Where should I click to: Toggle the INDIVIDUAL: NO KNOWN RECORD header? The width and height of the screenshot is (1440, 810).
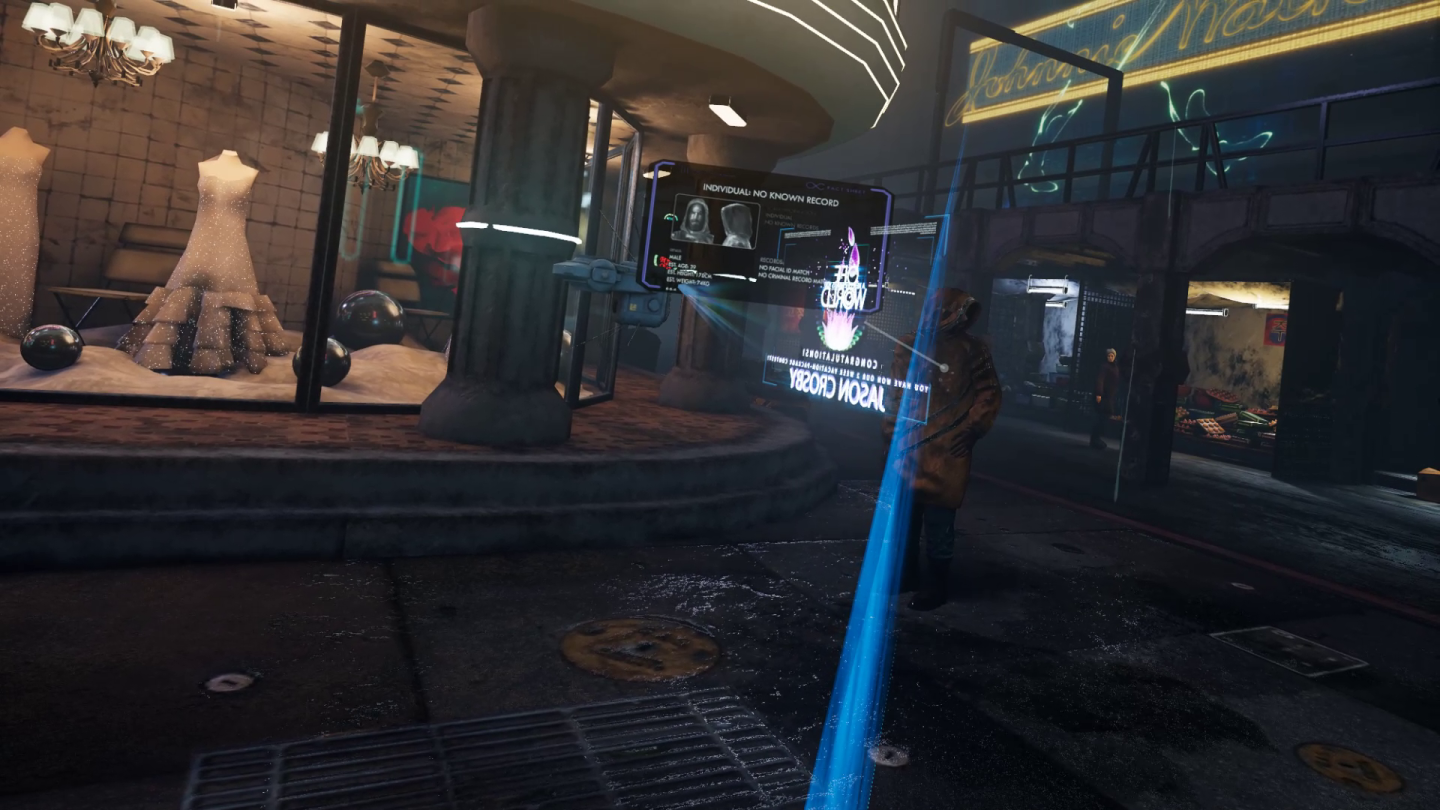pyautogui.click(x=770, y=194)
